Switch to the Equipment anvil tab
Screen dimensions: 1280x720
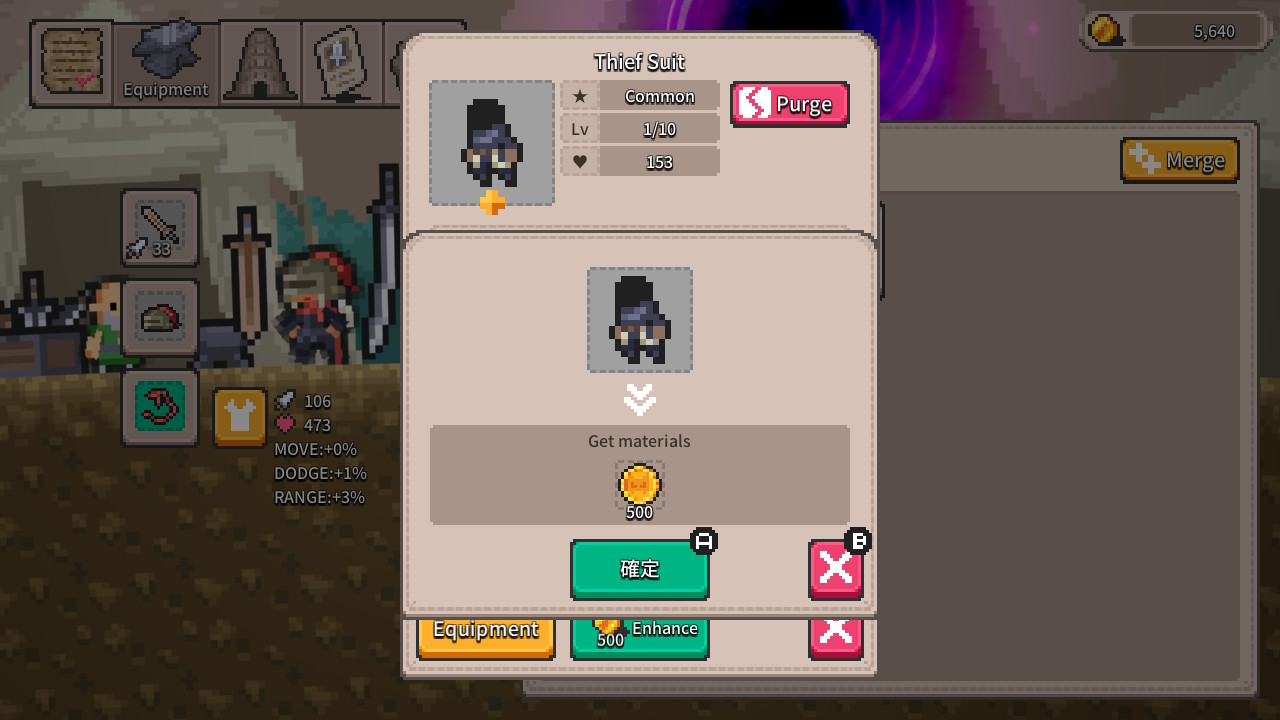pyautogui.click(x=166, y=63)
